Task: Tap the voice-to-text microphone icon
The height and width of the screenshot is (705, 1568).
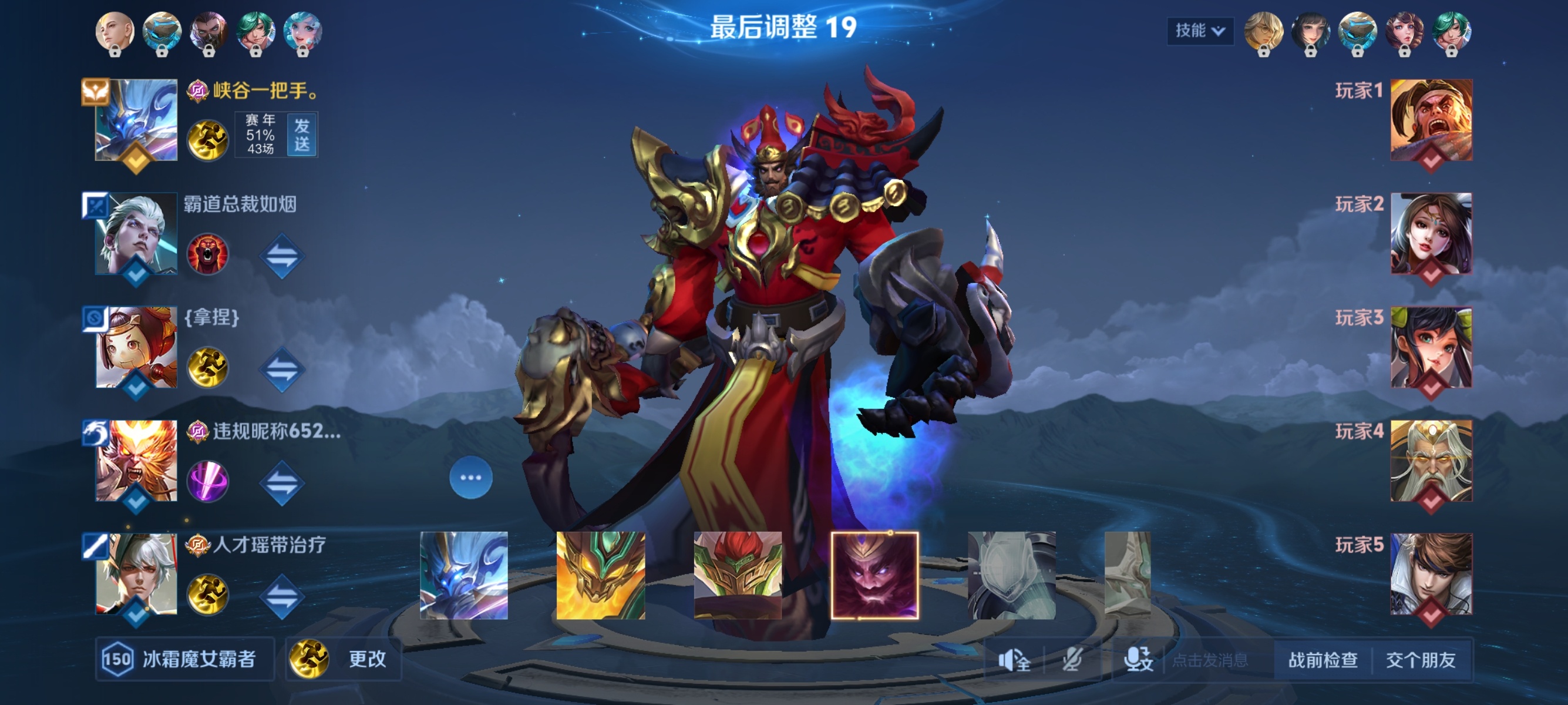Action: click(x=1138, y=660)
